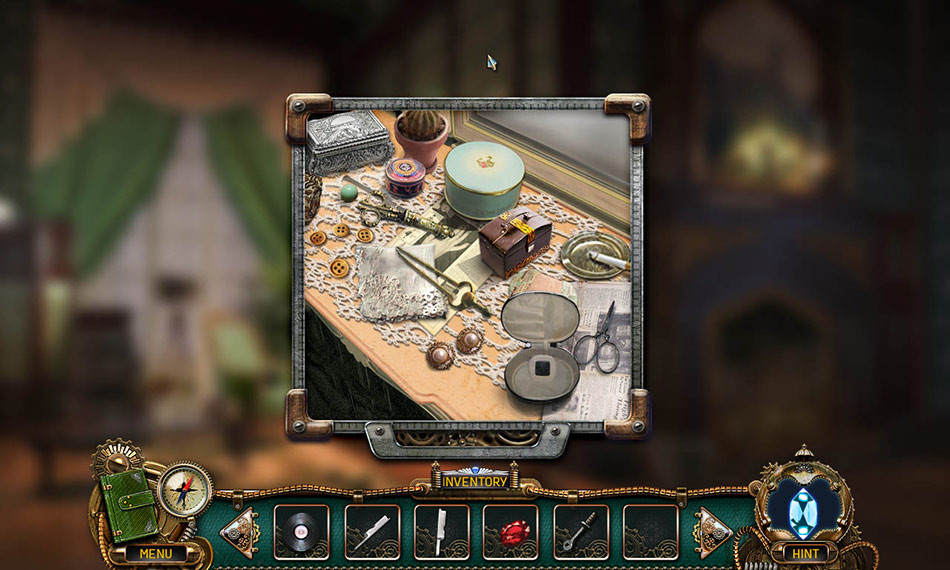Choose the red ruby gem slot
Image resolution: width=950 pixels, height=570 pixels.
(511, 532)
